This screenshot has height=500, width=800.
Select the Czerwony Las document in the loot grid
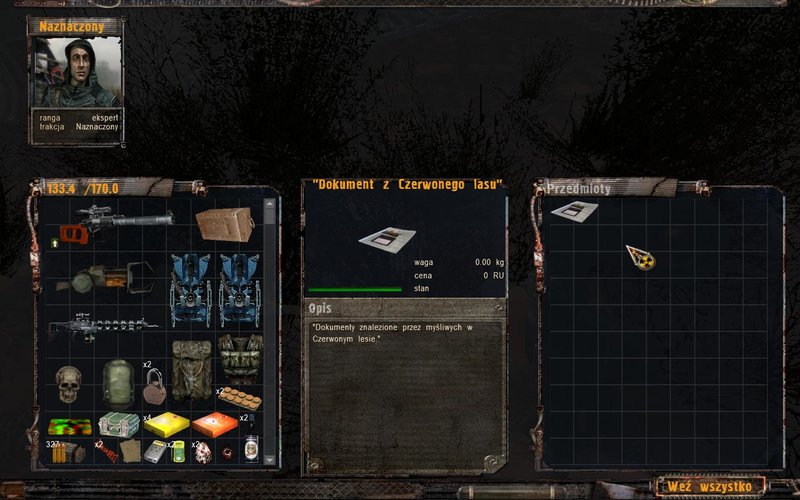pyautogui.click(x=573, y=212)
